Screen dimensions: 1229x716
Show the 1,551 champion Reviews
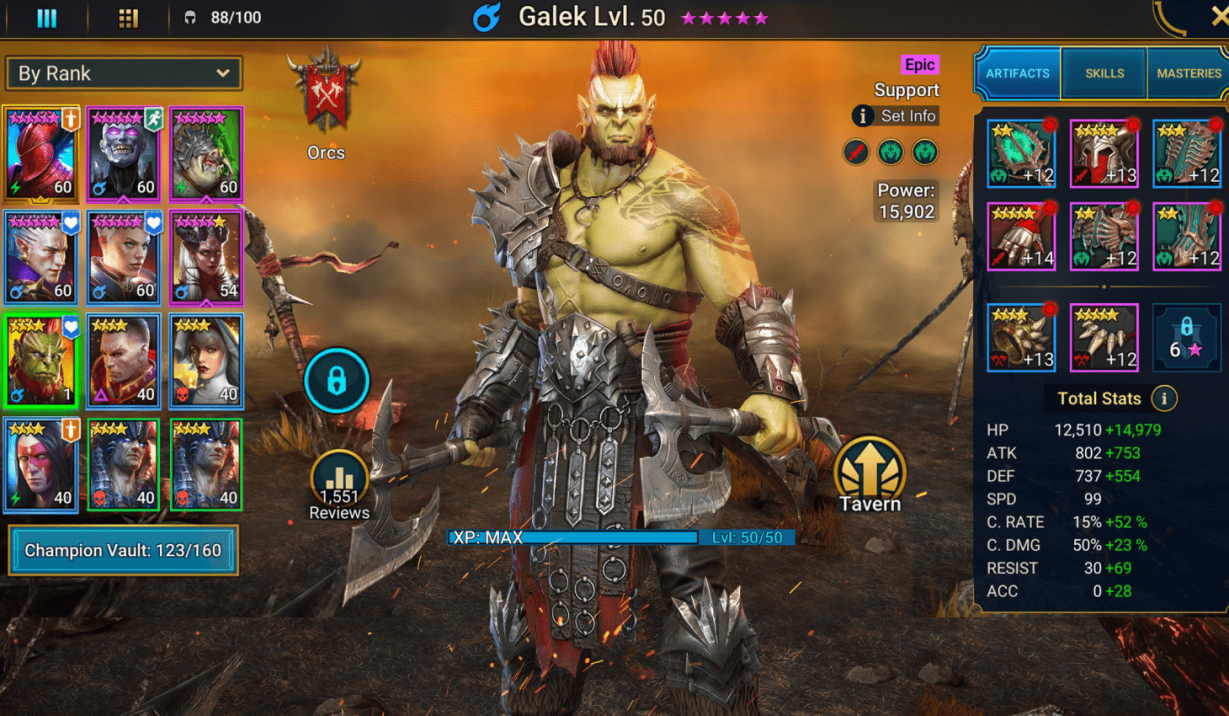[x=339, y=486]
